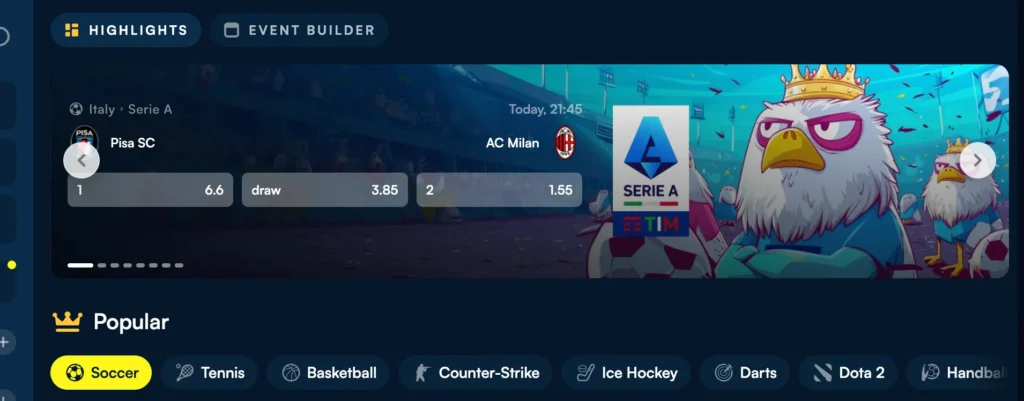Select the Darts category
Screen dimensions: 1024x401
[x=744, y=373]
